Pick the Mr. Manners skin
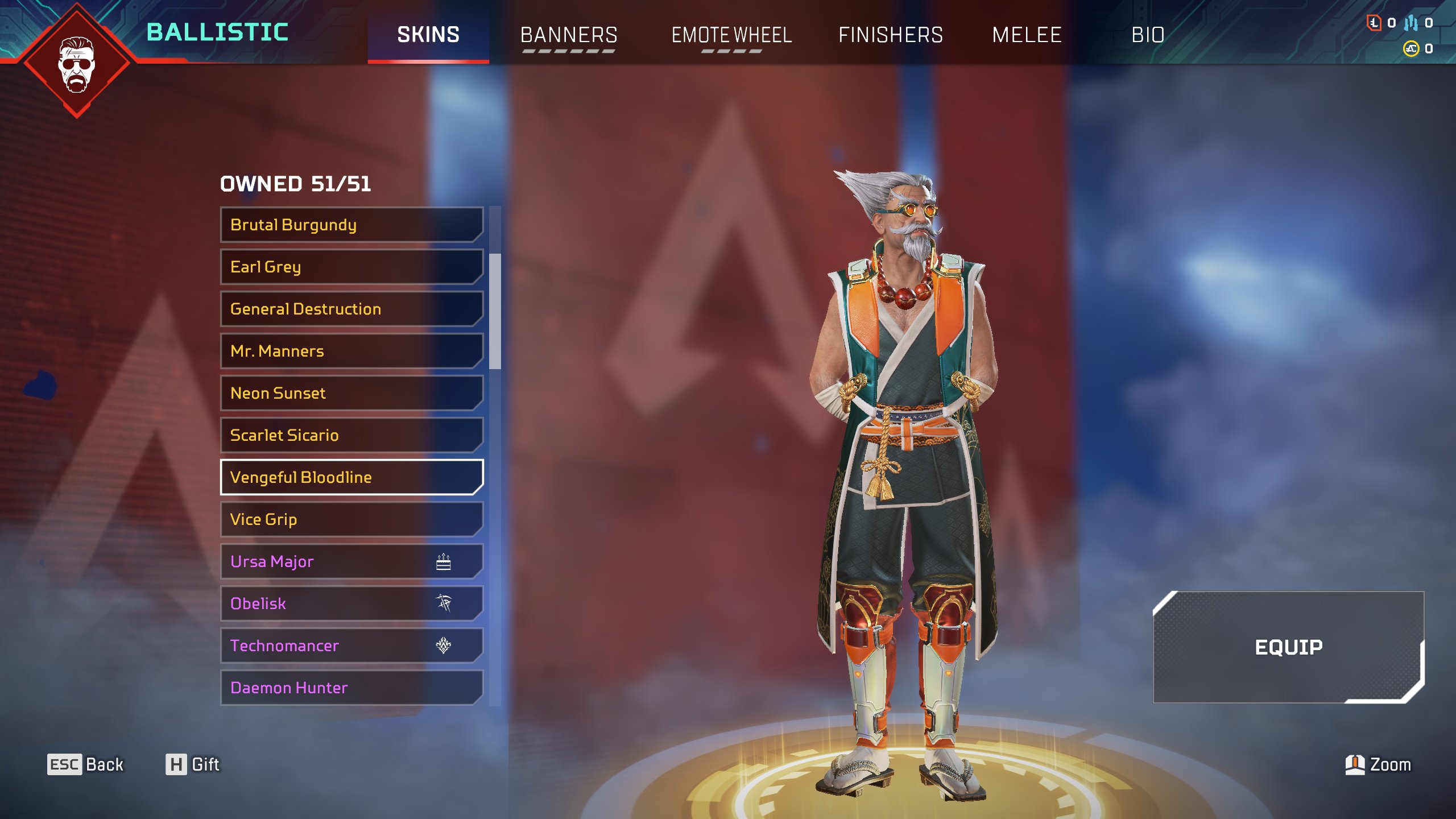 coord(351,351)
